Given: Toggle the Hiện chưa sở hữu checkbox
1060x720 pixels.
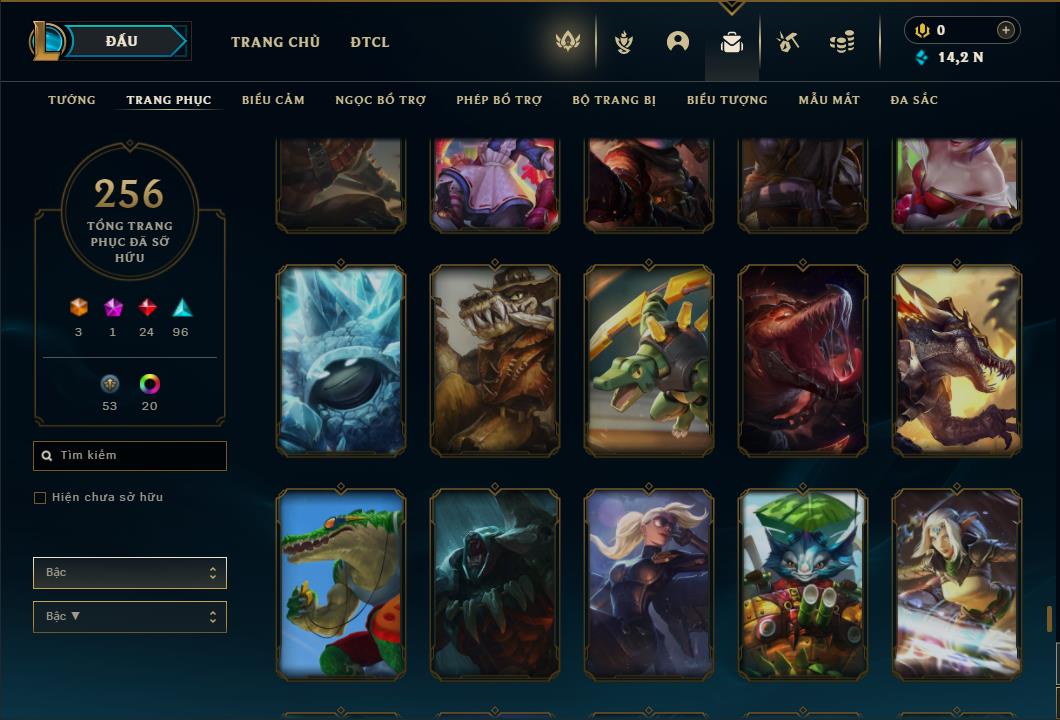Looking at the screenshot, I should pos(40,498).
